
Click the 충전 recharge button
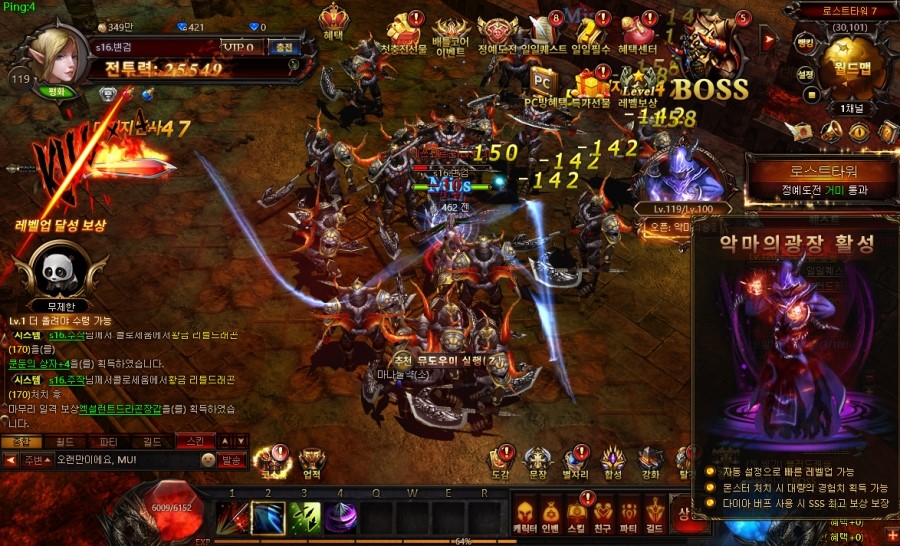click(x=285, y=46)
